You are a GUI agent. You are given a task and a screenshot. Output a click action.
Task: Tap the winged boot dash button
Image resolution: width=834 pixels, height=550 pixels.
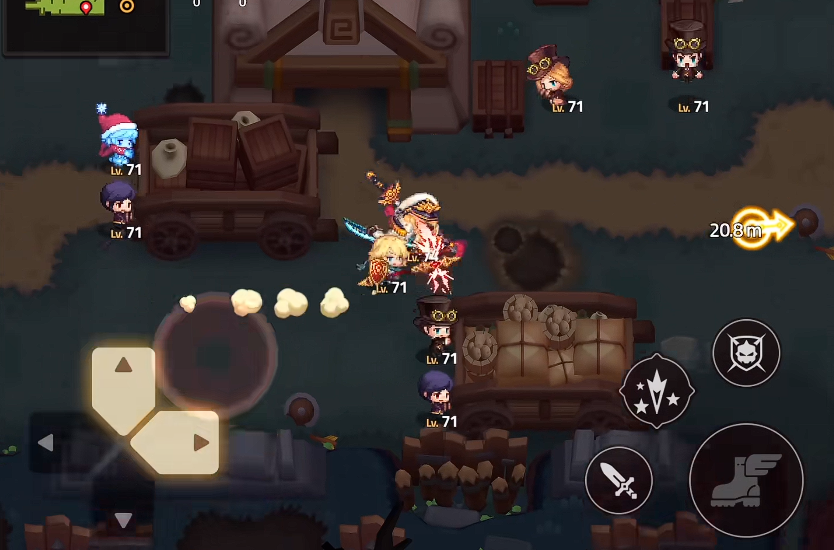click(x=745, y=480)
